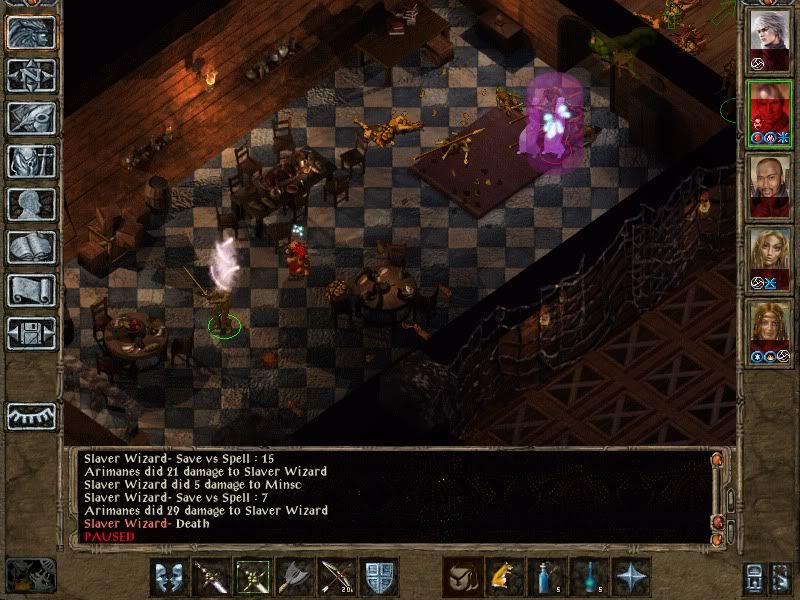Equip the battle axe quick weapon
This screenshot has width=800, height=600.
pos(295,577)
